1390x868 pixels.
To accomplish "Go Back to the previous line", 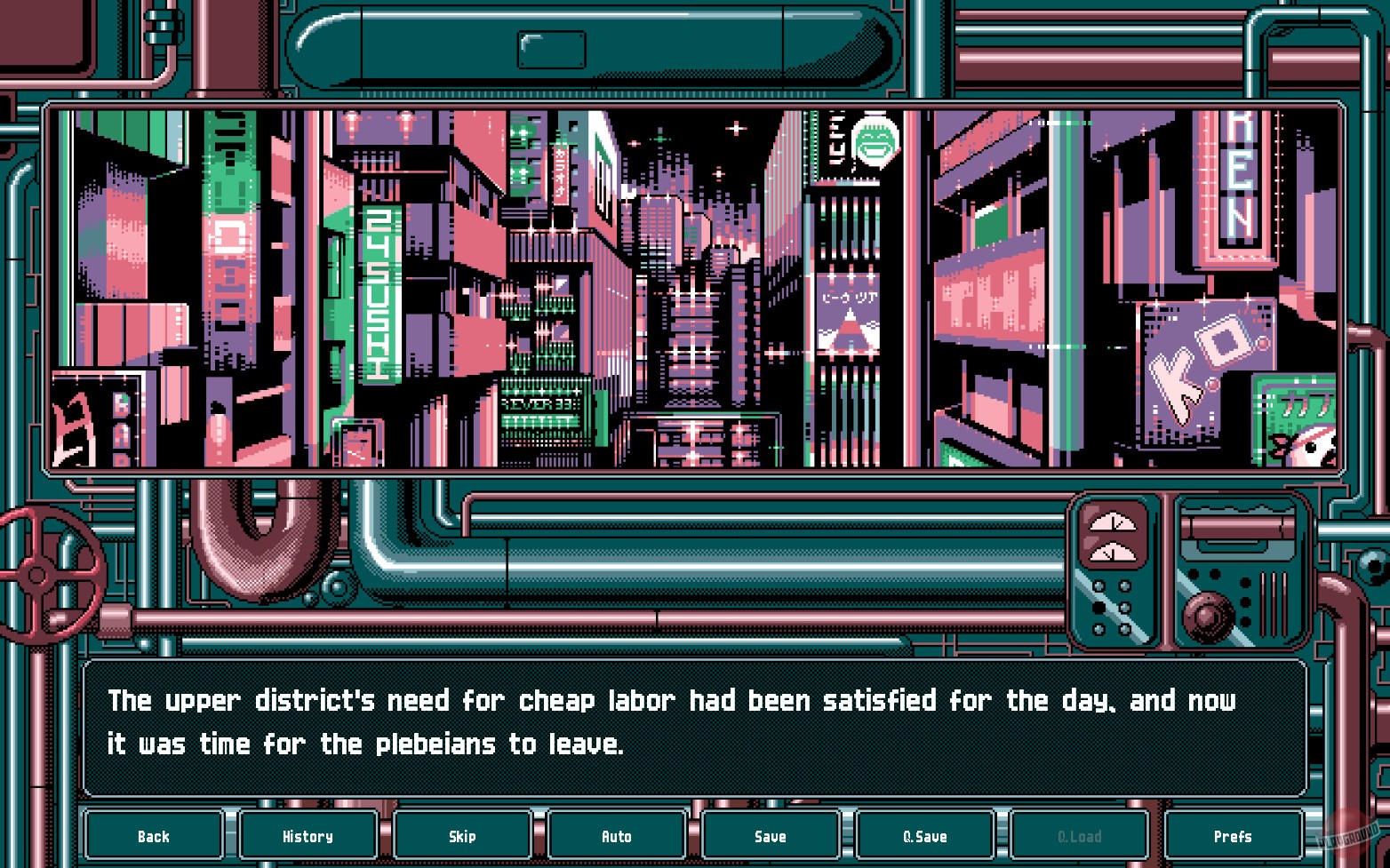I will click(154, 836).
